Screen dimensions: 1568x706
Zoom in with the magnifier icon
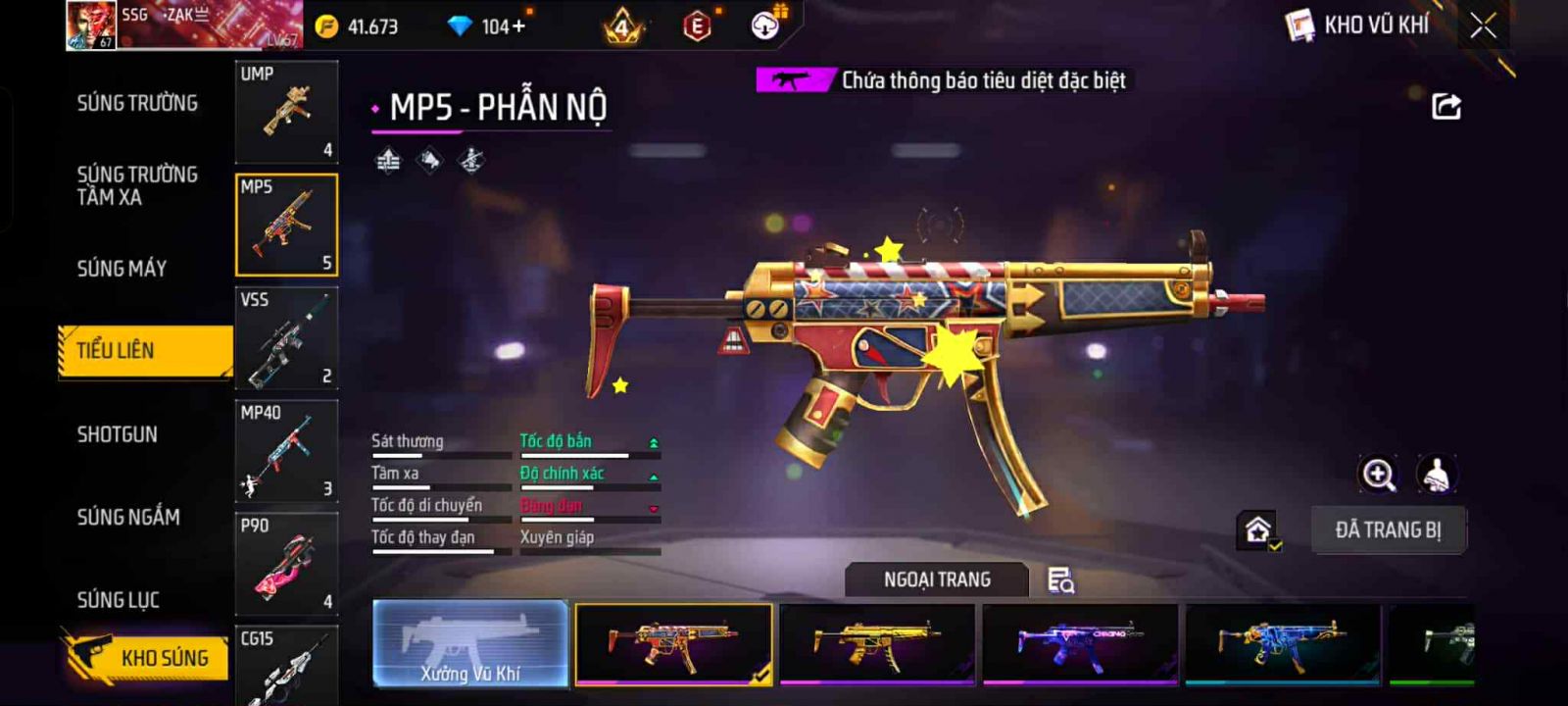coord(1378,475)
